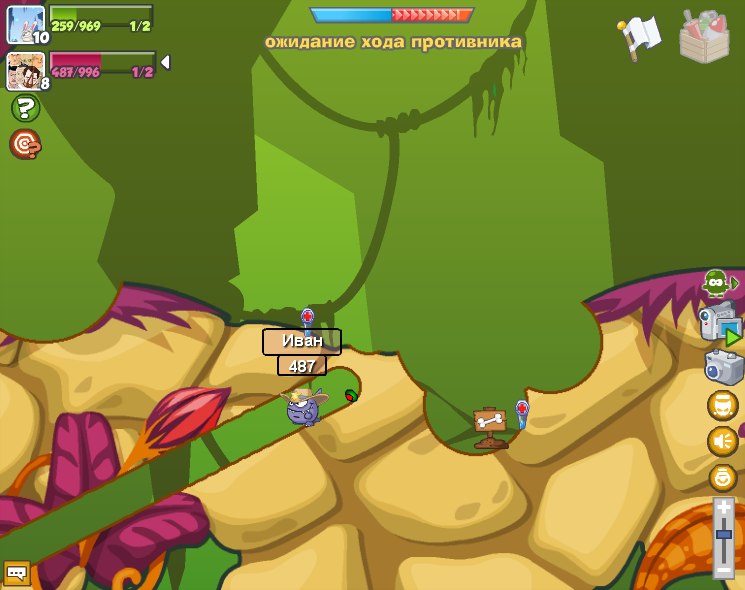Select the faces team avatar
This screenshot has height=590, width=745.
(25, 70)
